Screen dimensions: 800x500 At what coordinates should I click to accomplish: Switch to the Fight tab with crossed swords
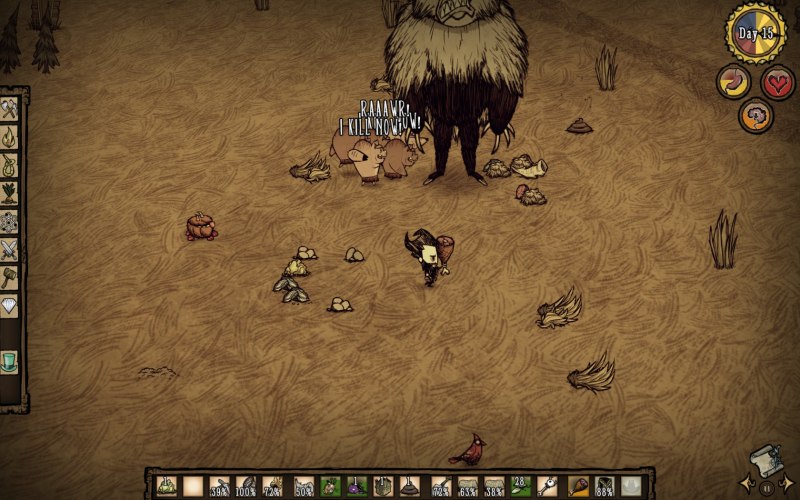[x=10, y=249]
